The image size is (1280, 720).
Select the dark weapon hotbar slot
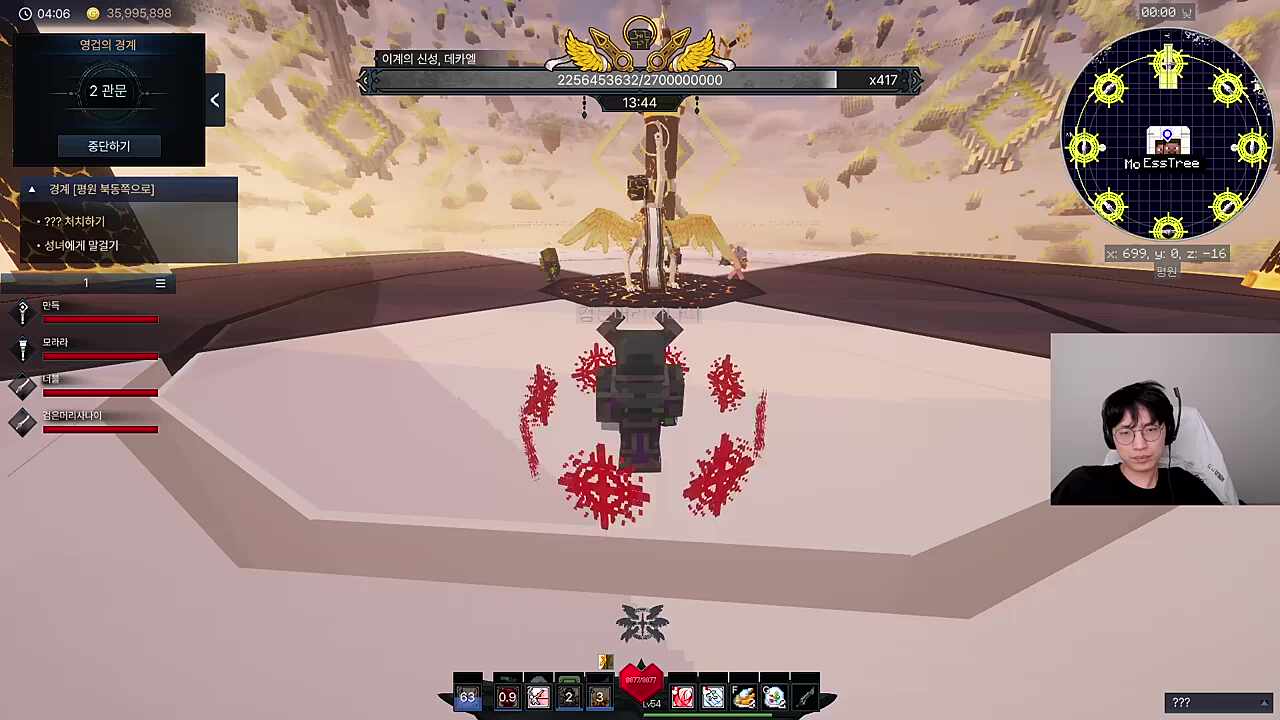click(805, 697)
